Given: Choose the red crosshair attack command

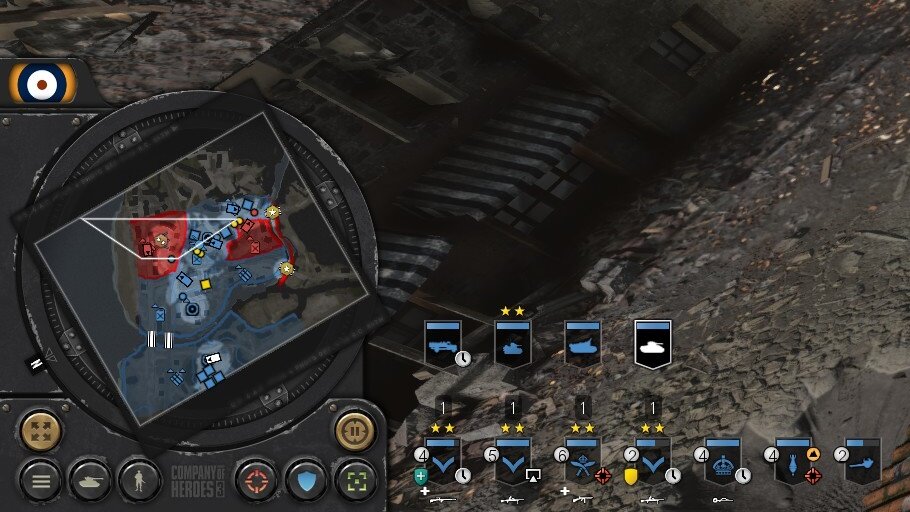Looking at the screenshot, I should 256,481.
